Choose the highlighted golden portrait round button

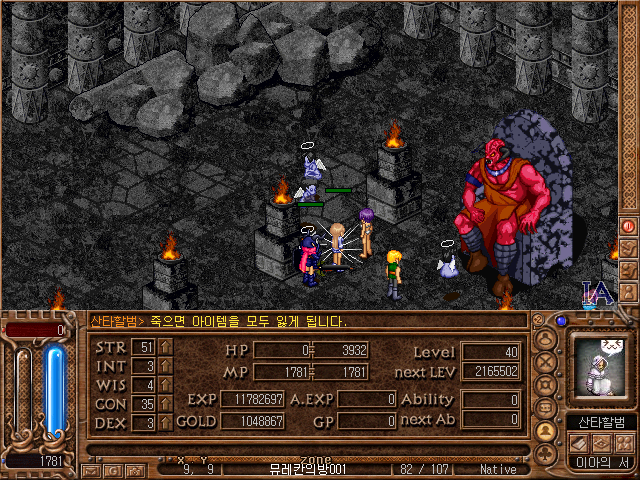(x=546, y=431)
